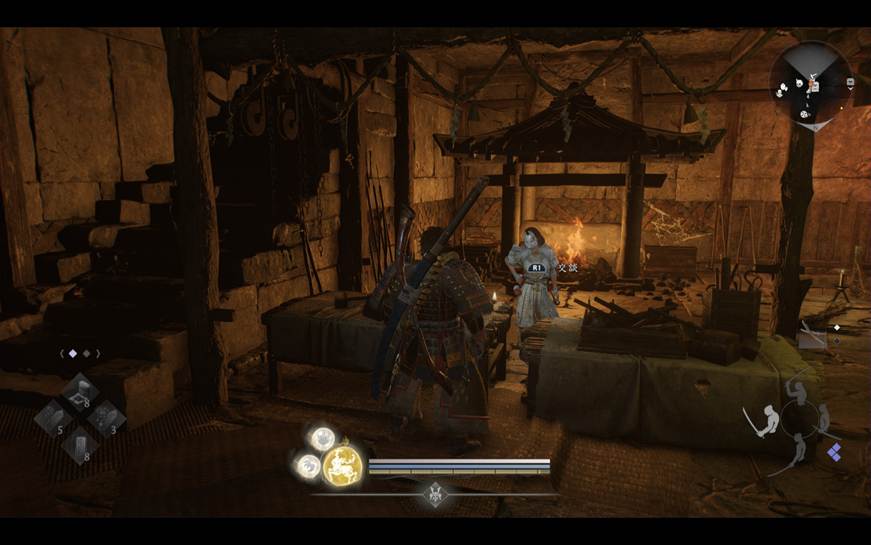This screenshot has height=545, width=871.
Task: Click the purple diamond icon beside stance wheel
Action: 834,453
